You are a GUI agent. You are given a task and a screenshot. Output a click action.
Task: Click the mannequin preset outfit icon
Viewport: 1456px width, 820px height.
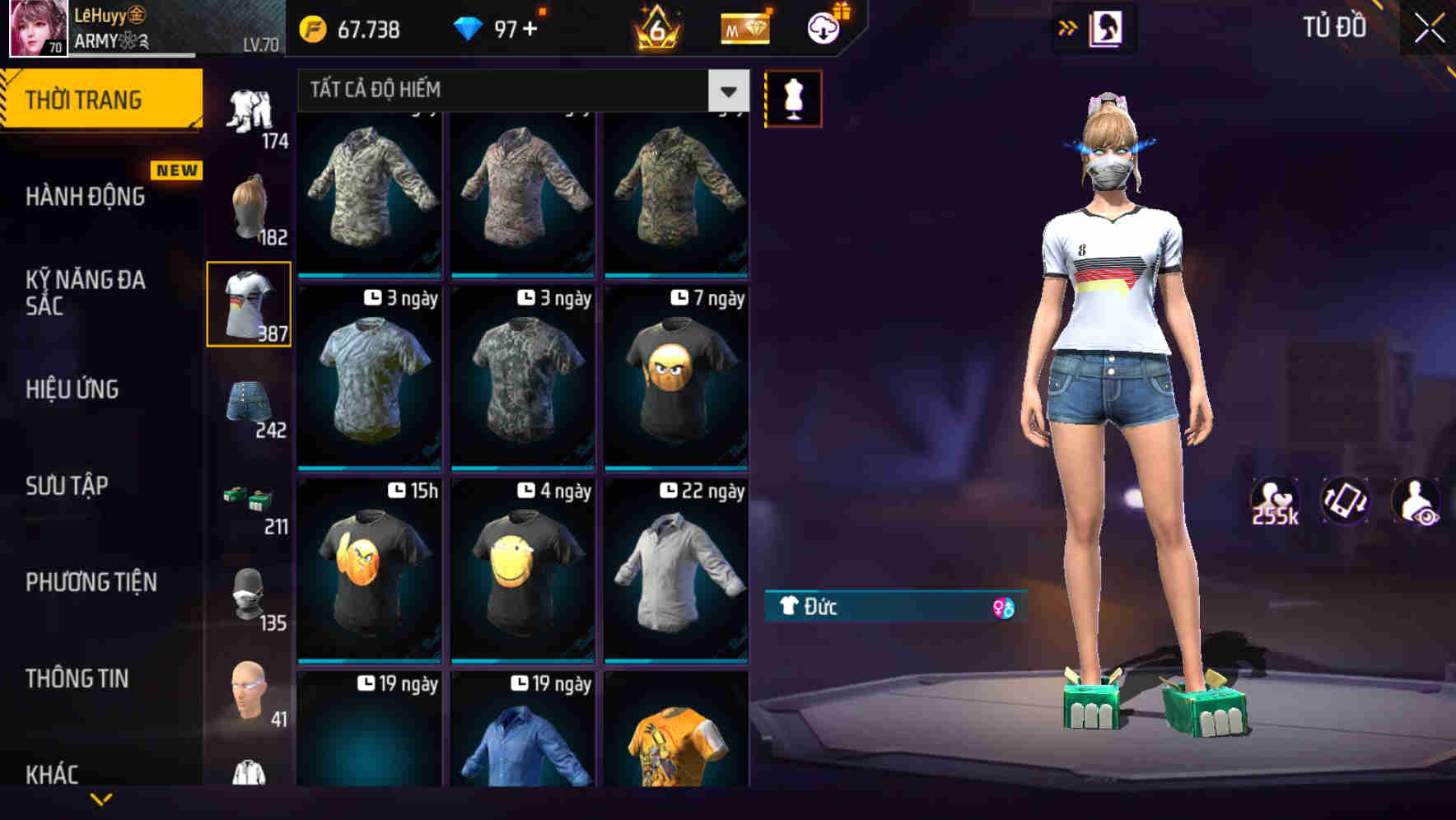point(793,97)
